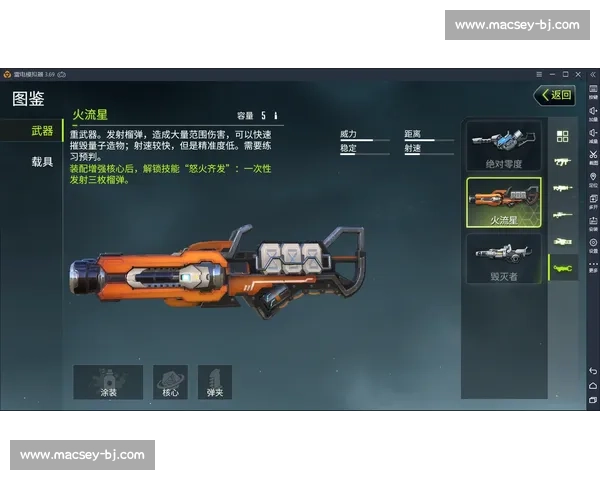The width and height of the screenshot is (600, 480).
Task: Open the 弹夹 magazine slot
Action: click(x=214, y=382)
